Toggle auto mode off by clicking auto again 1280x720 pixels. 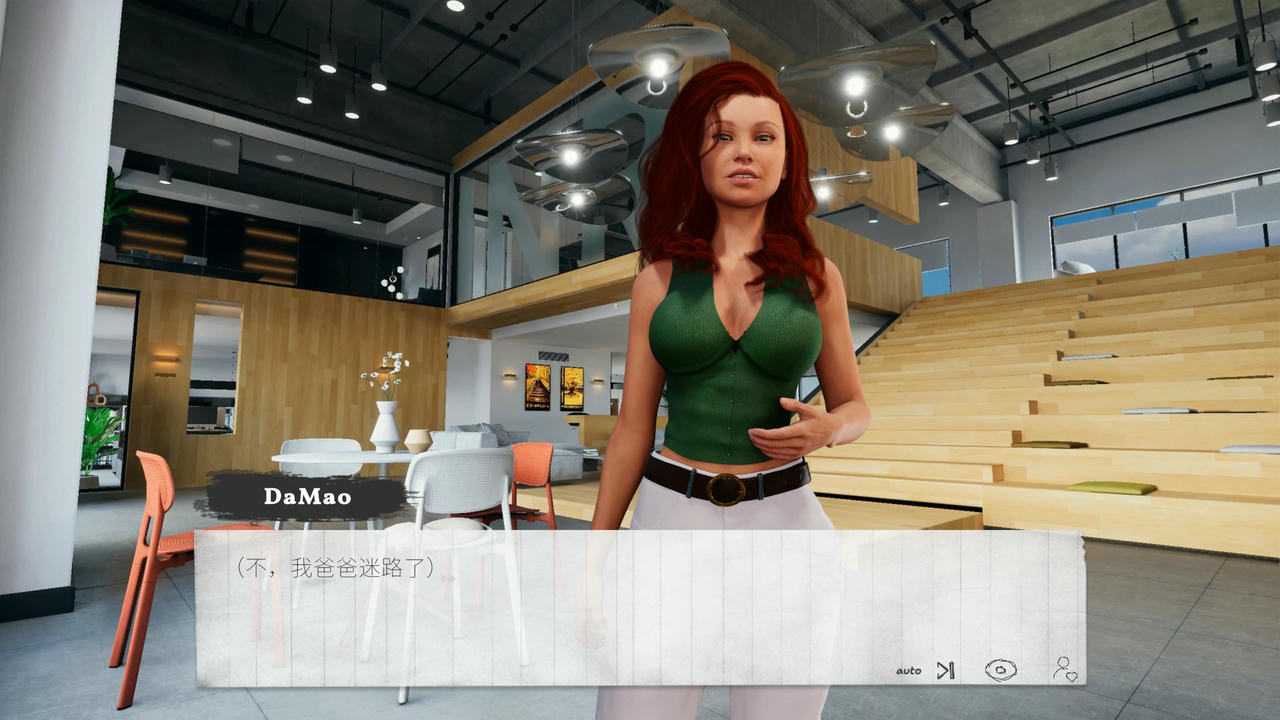(910, 670)
